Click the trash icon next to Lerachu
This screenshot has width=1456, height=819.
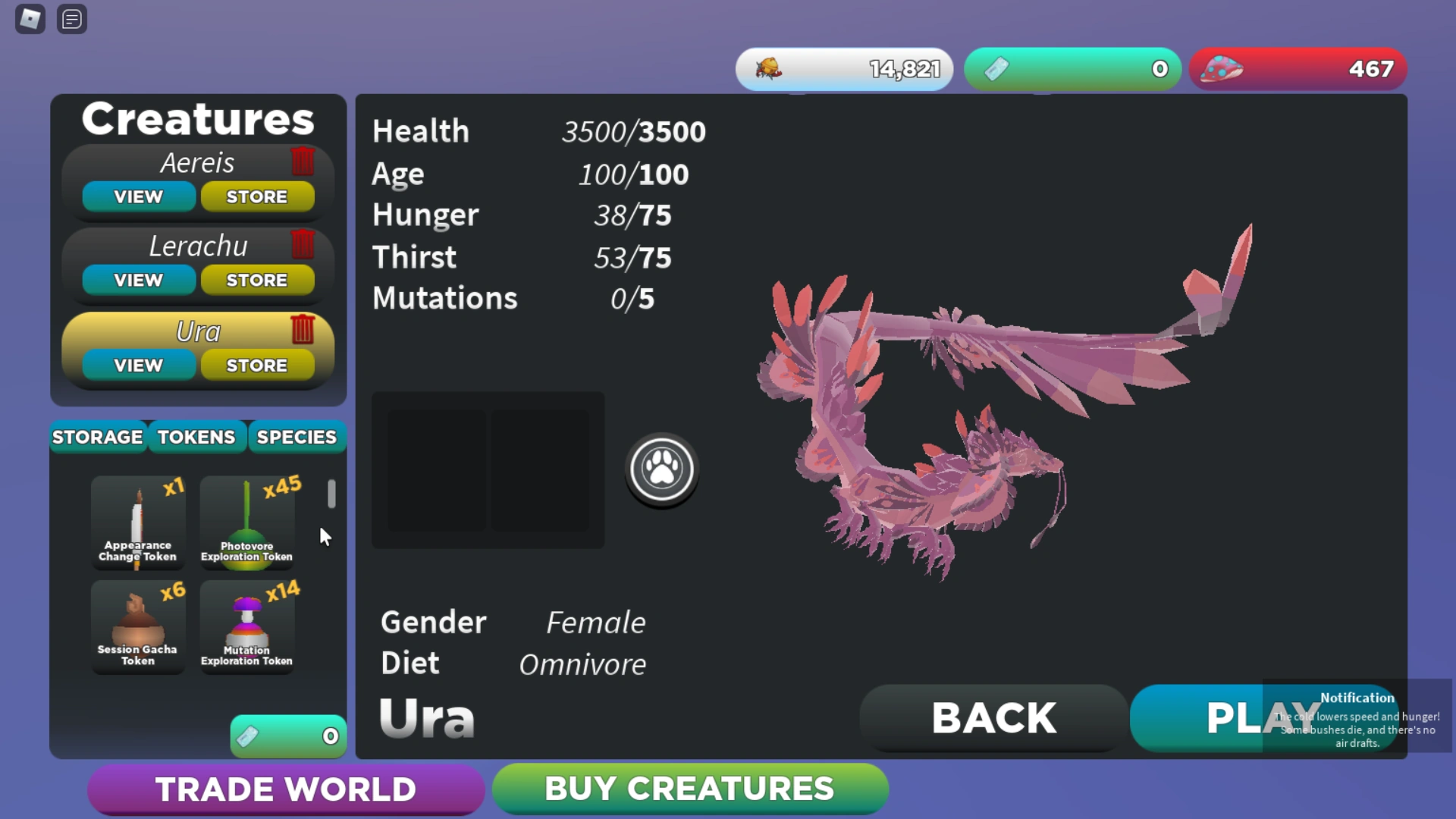[x=303, y=244]
